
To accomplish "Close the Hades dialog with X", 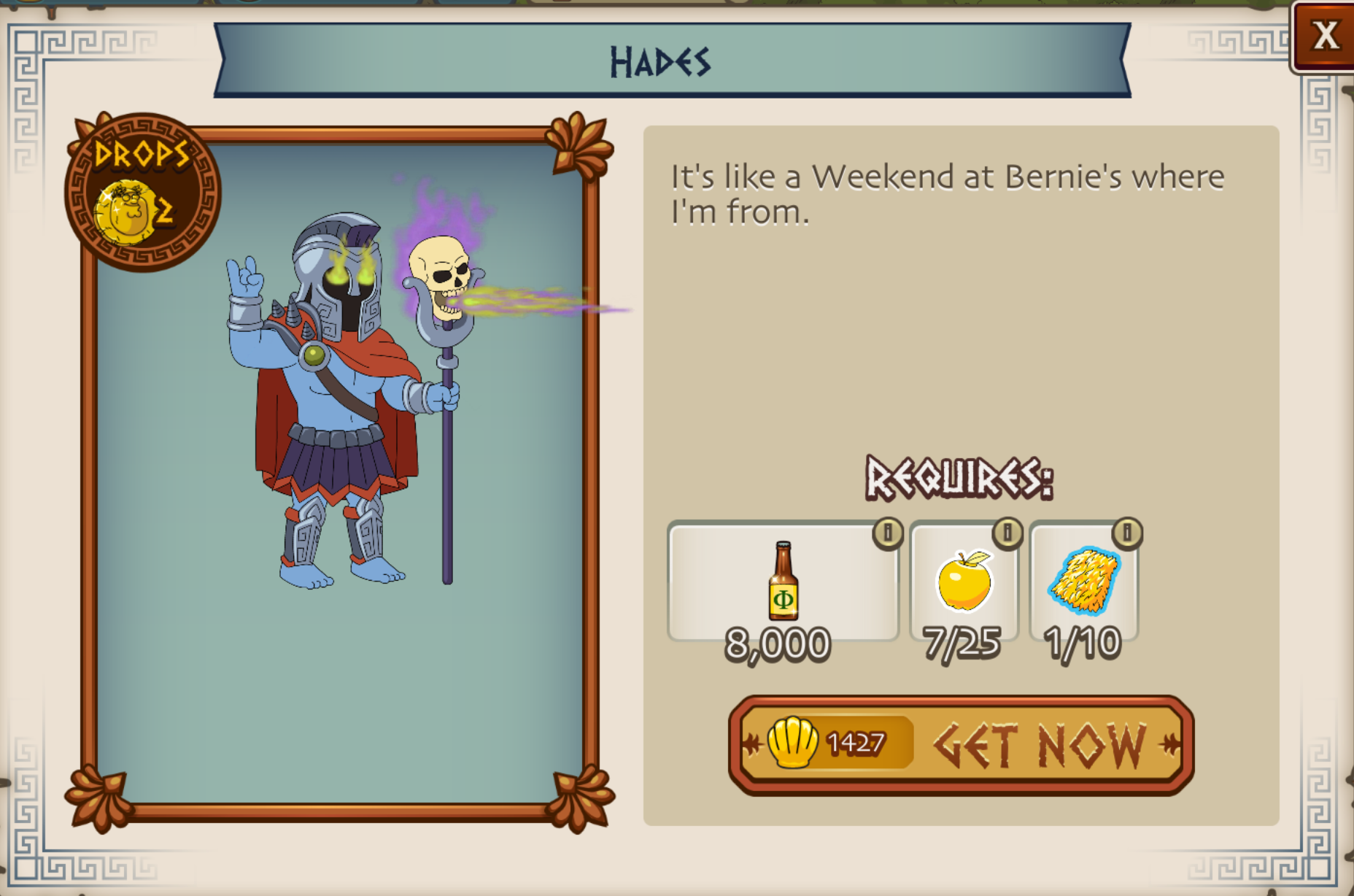I will pos(1324,36).
